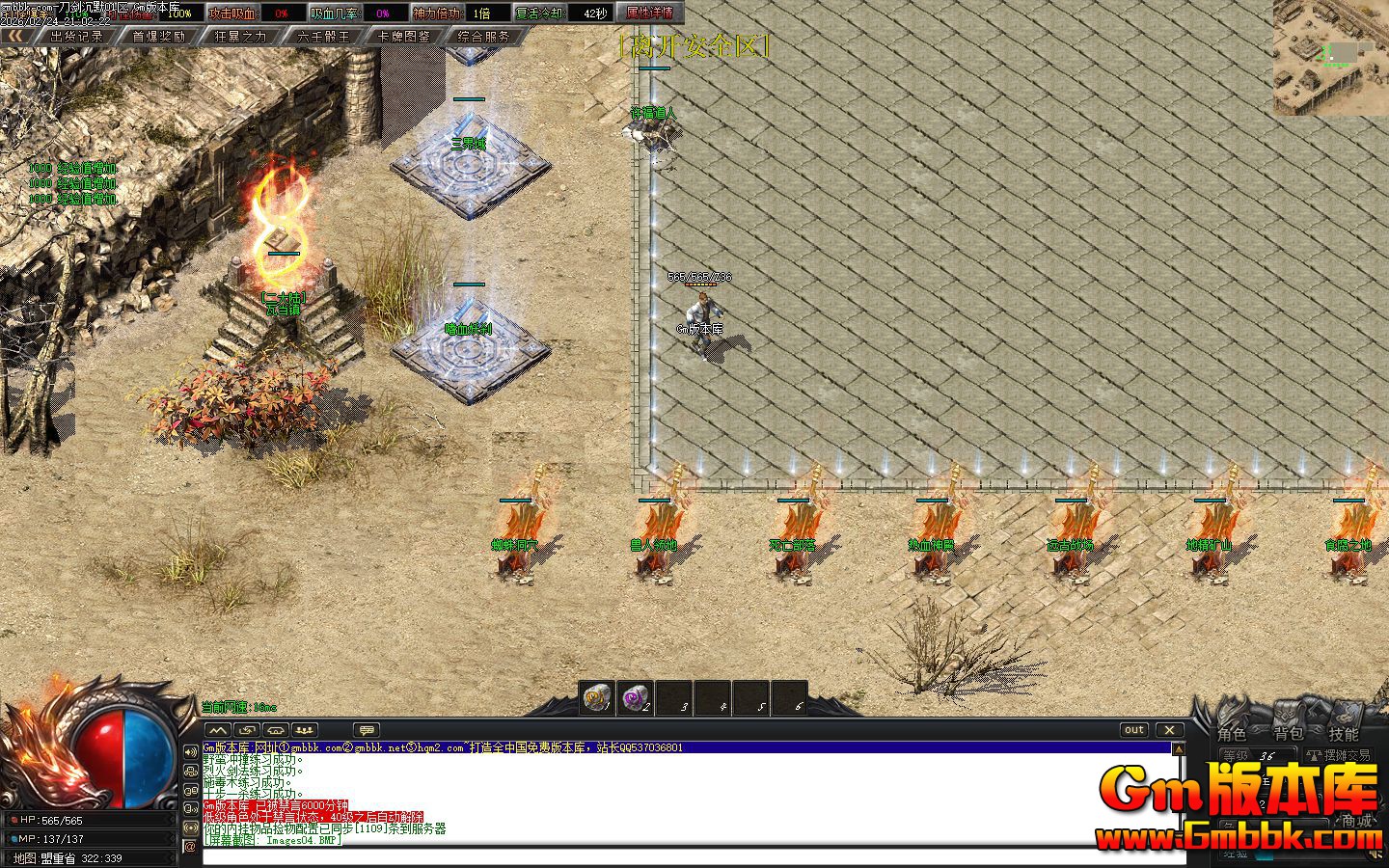Click the minimap in the corner
The width and height of the screenshot is (1389, 868).
(1330, 58)
